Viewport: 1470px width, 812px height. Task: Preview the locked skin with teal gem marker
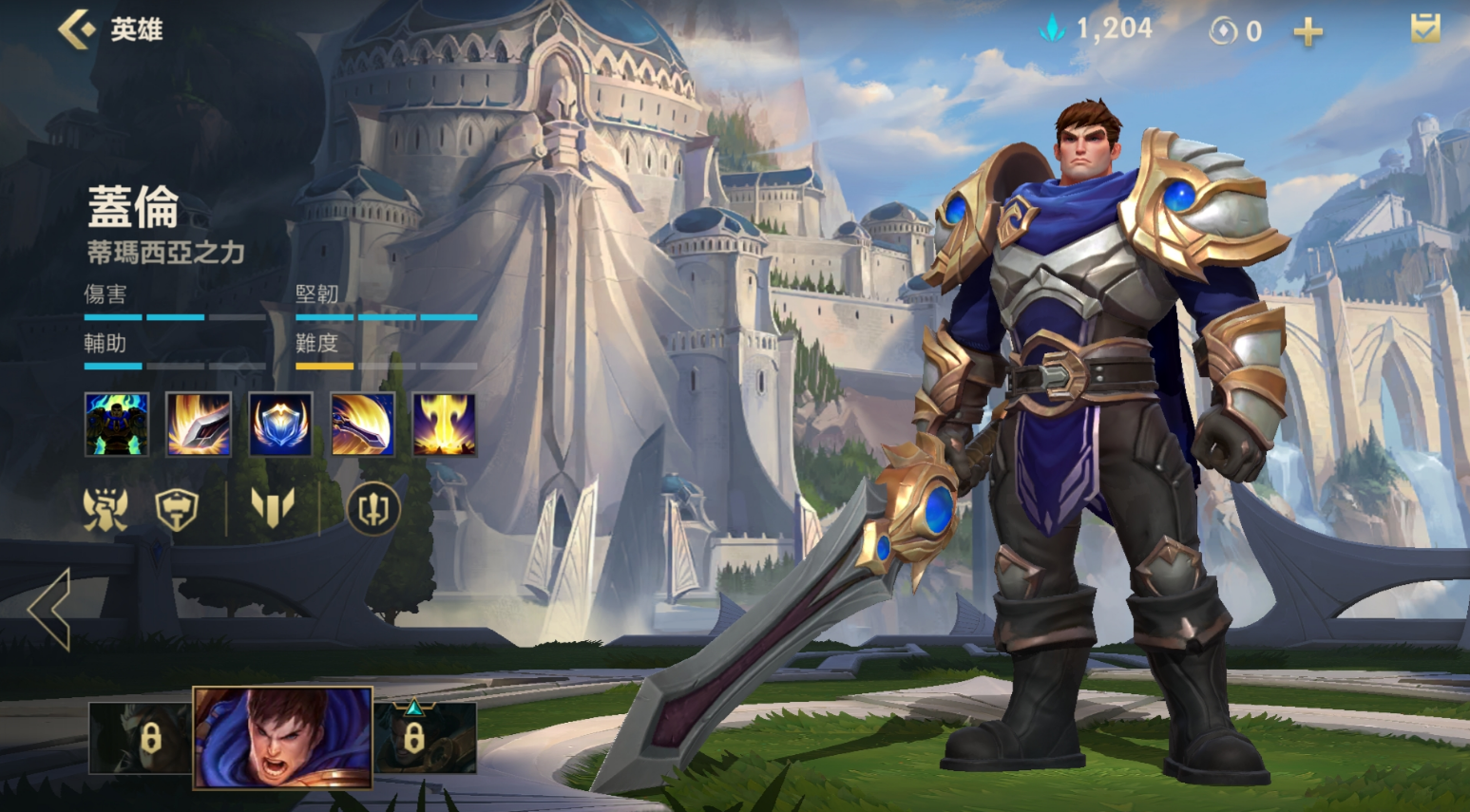click(x=425, y=737)
